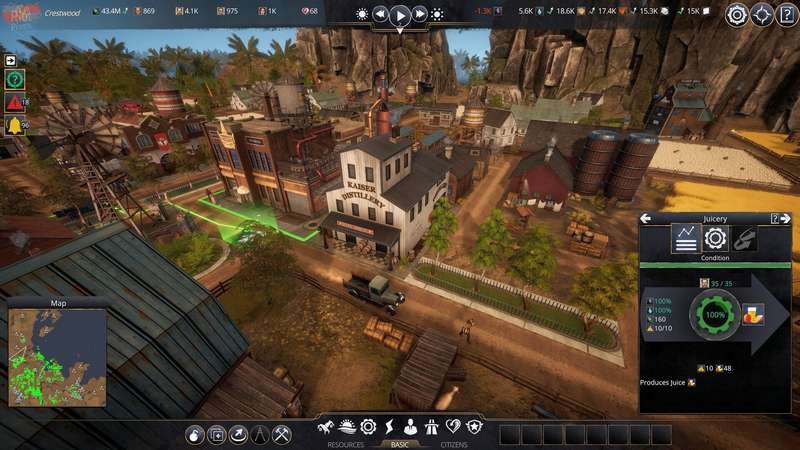
Task: Select the bomb demolish tool
Action: click(x=195, y=434)
